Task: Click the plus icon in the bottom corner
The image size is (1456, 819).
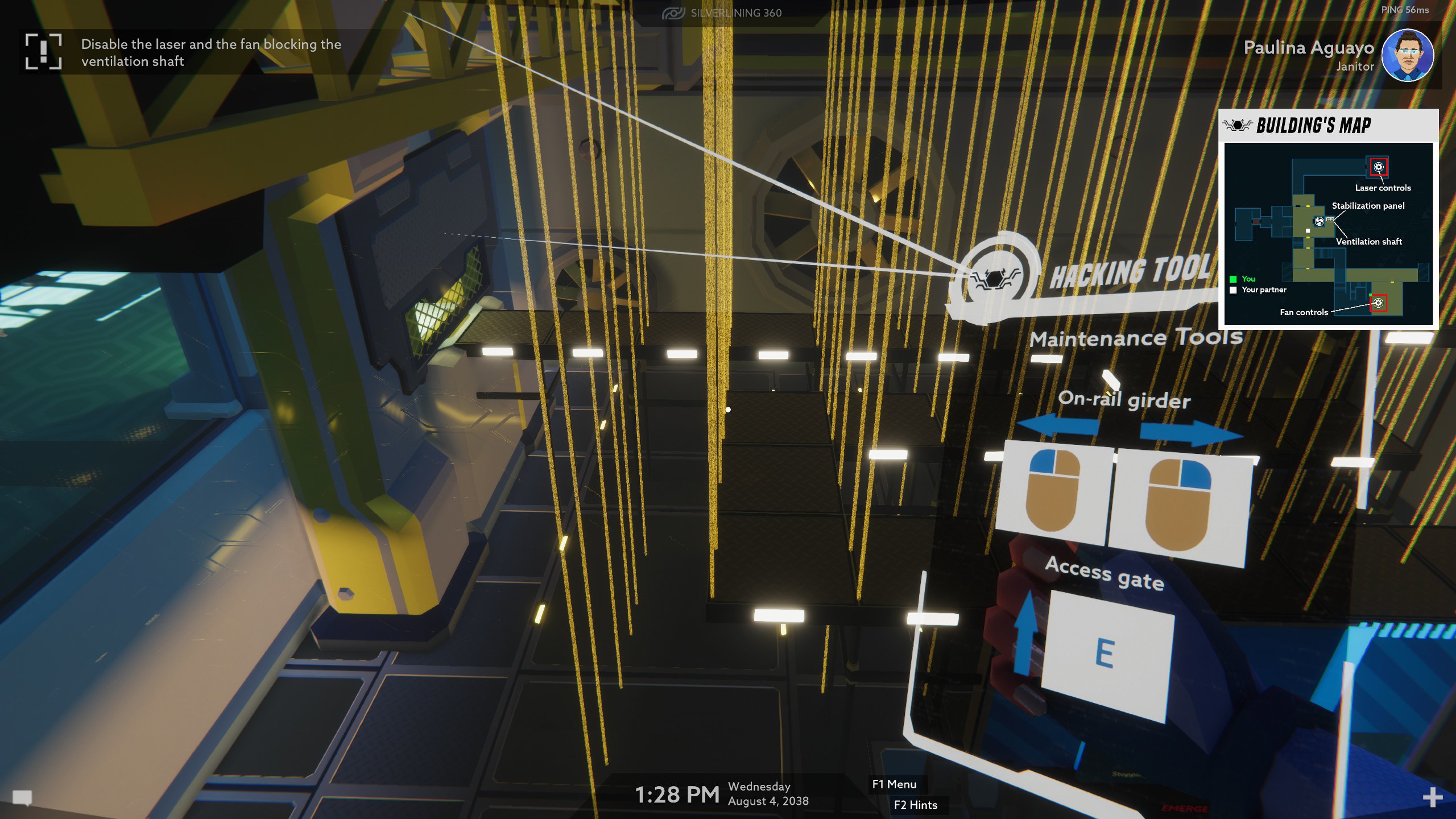Action: pyautogui.click(x=1432, y=797)
